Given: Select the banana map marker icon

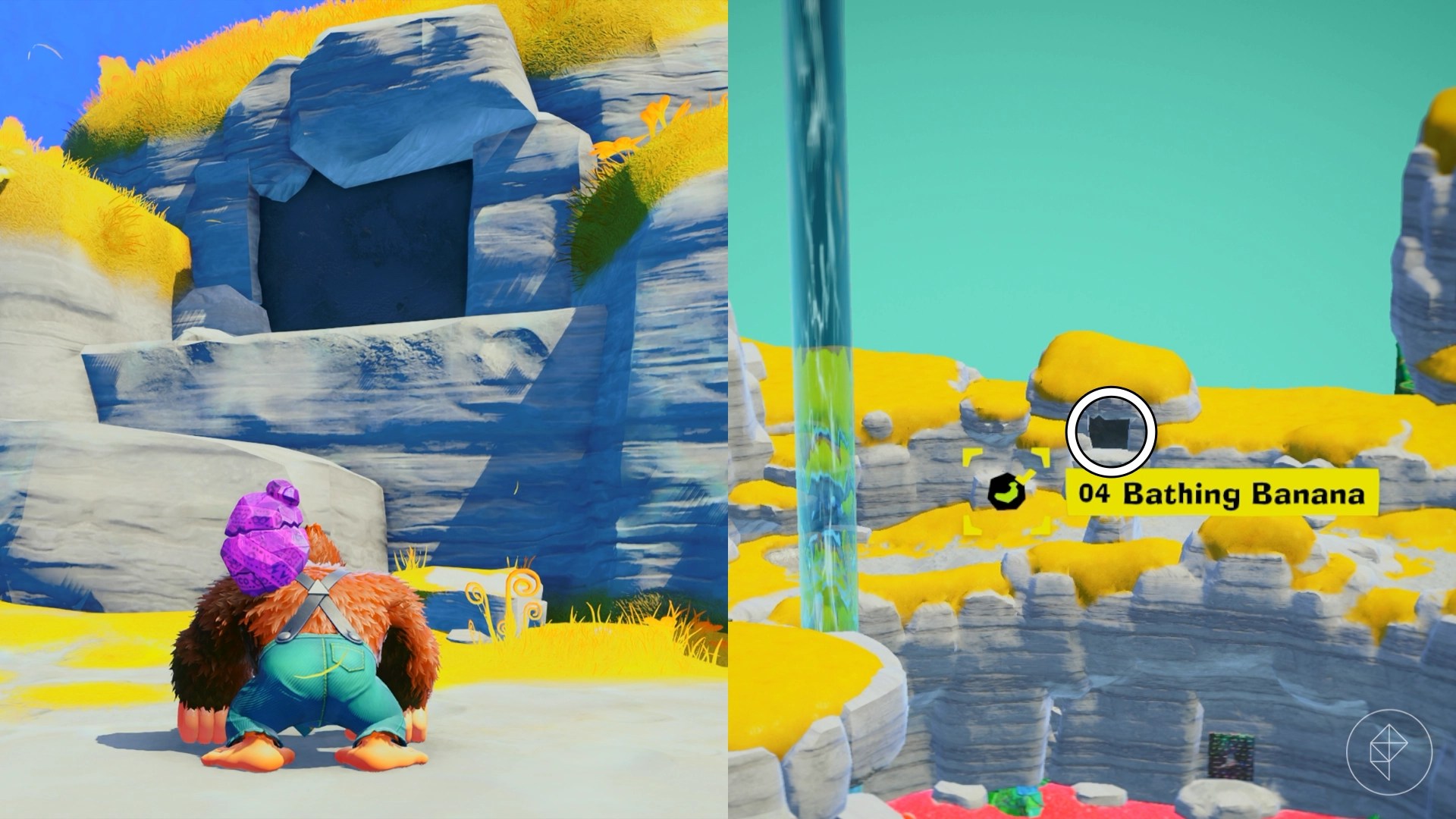Looking at the screenshot, I should (x=1007, y=493).
